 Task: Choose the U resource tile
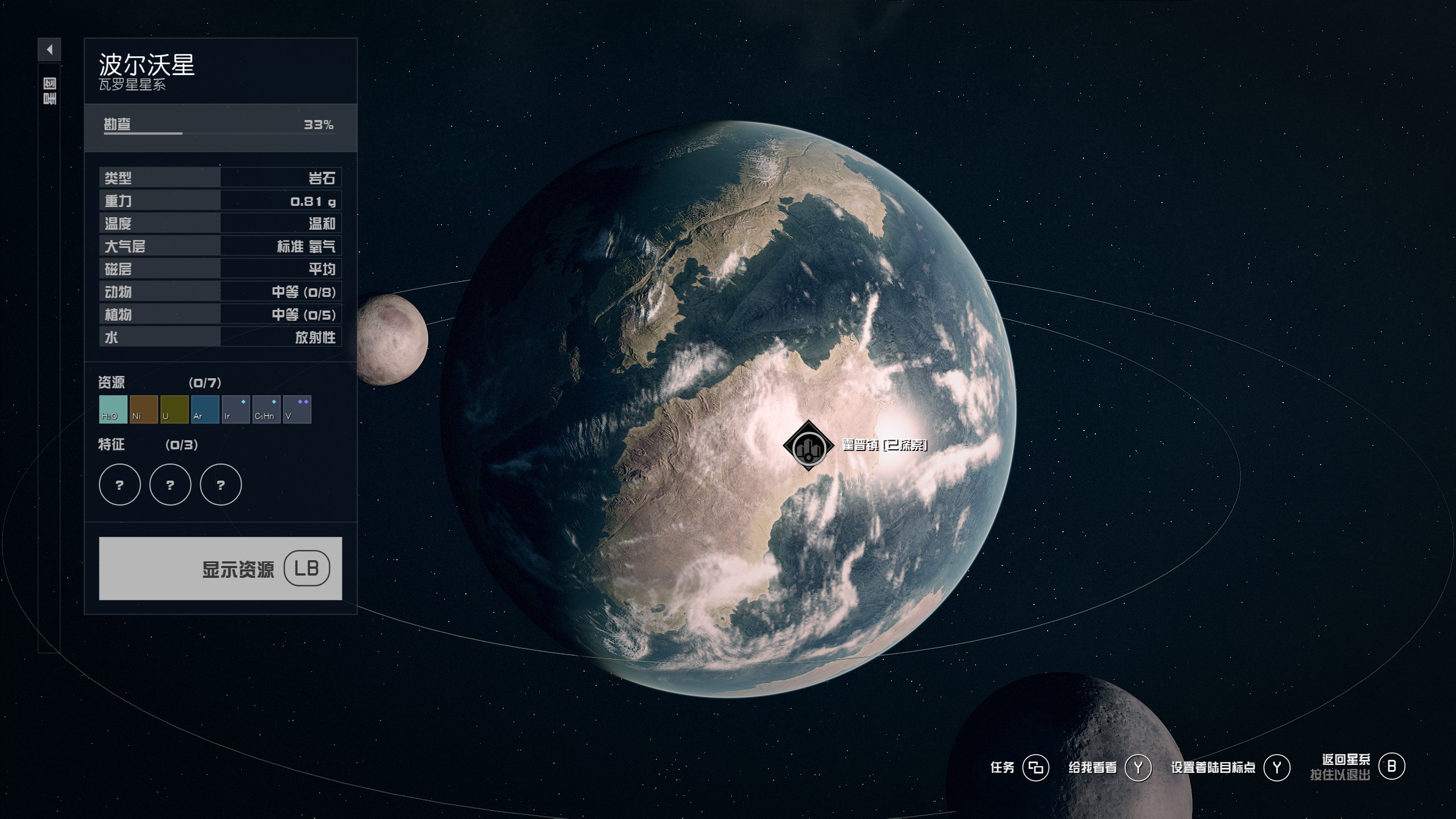click(174, 409)
